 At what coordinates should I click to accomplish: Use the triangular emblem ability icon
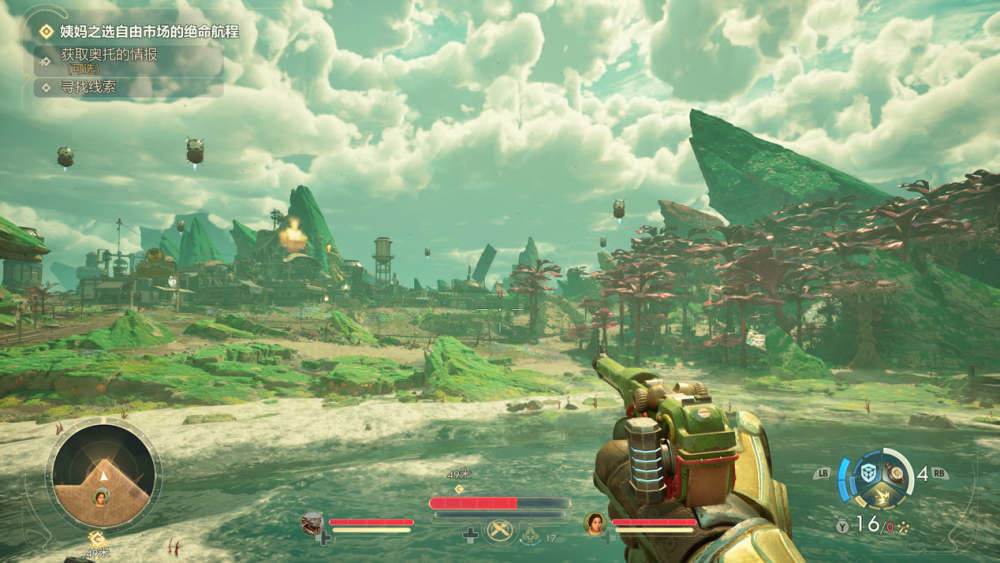tap(529, 534)
